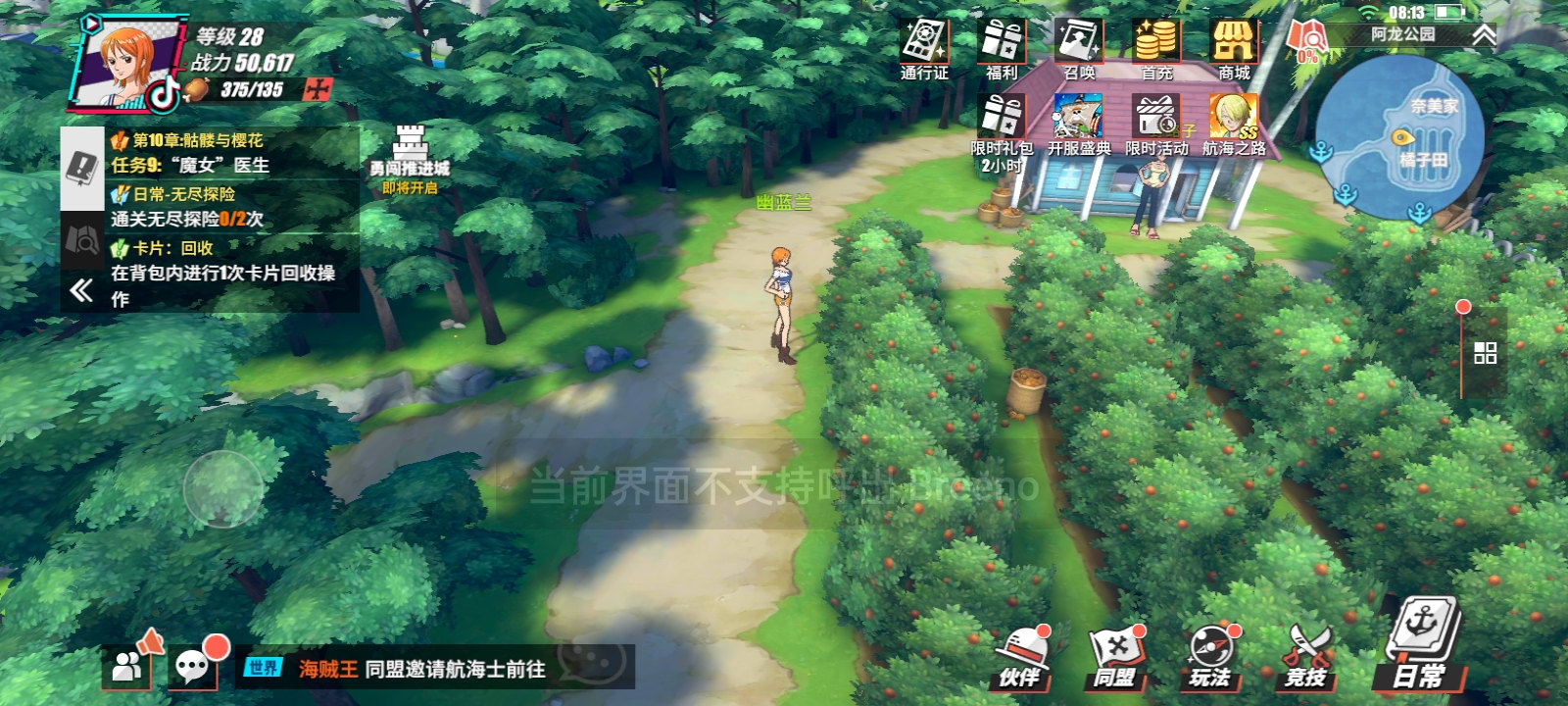Open the 首充 first recharge offer
The image size is (1568, 706).
(1156, 47)
